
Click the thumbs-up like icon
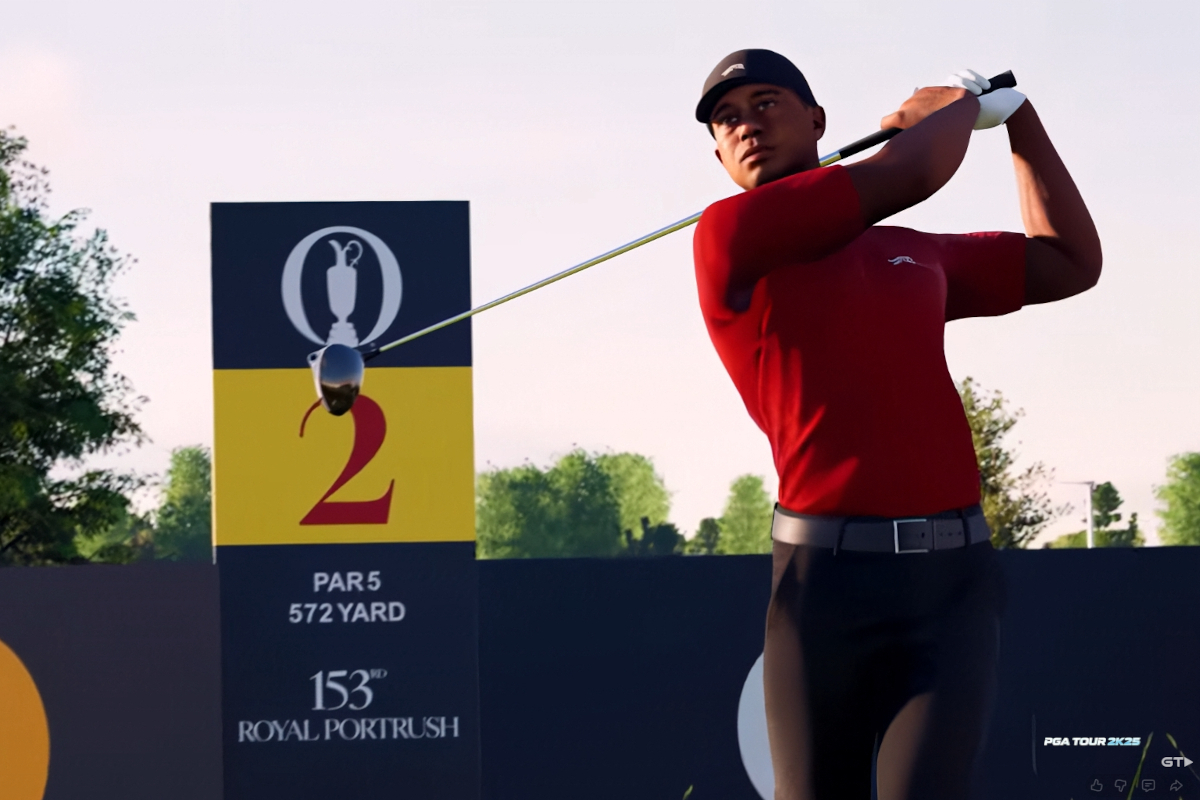pyautogui.click(x=1097, y=785)
